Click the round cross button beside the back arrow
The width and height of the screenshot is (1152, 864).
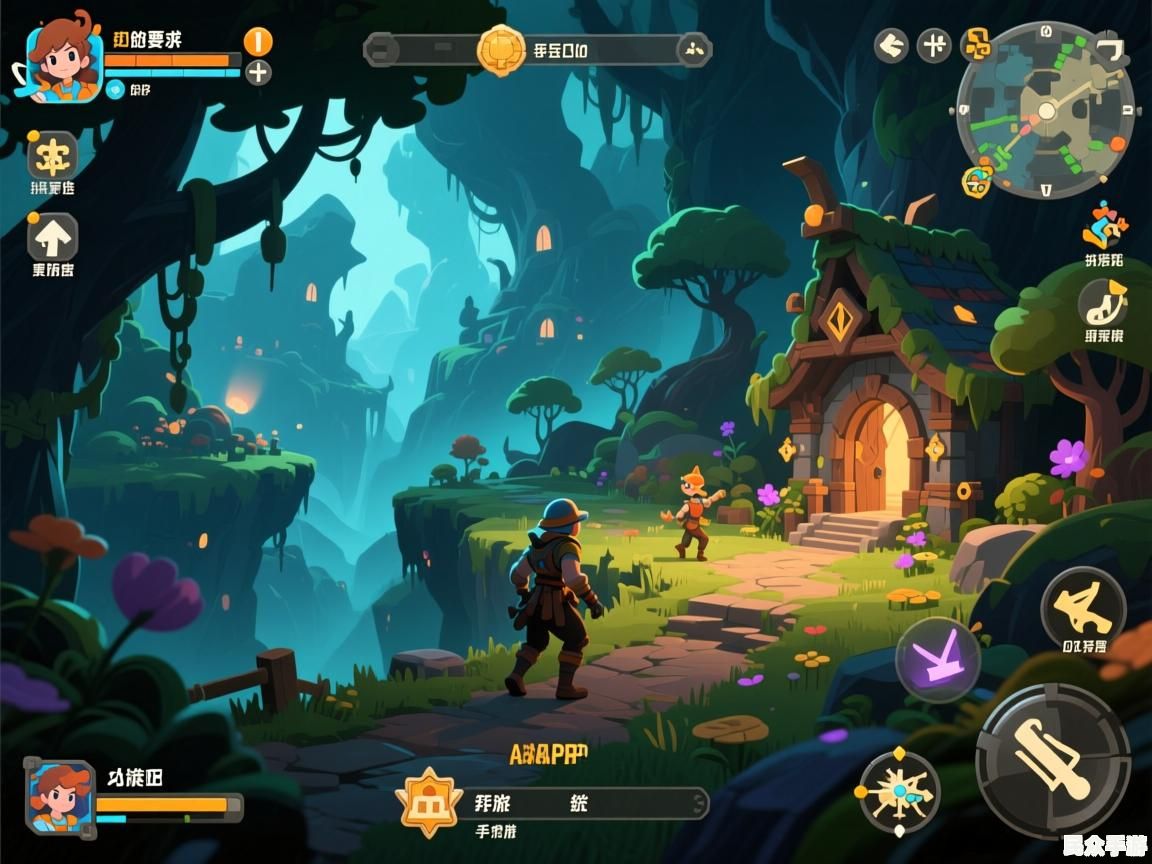(x=934, y=45)
